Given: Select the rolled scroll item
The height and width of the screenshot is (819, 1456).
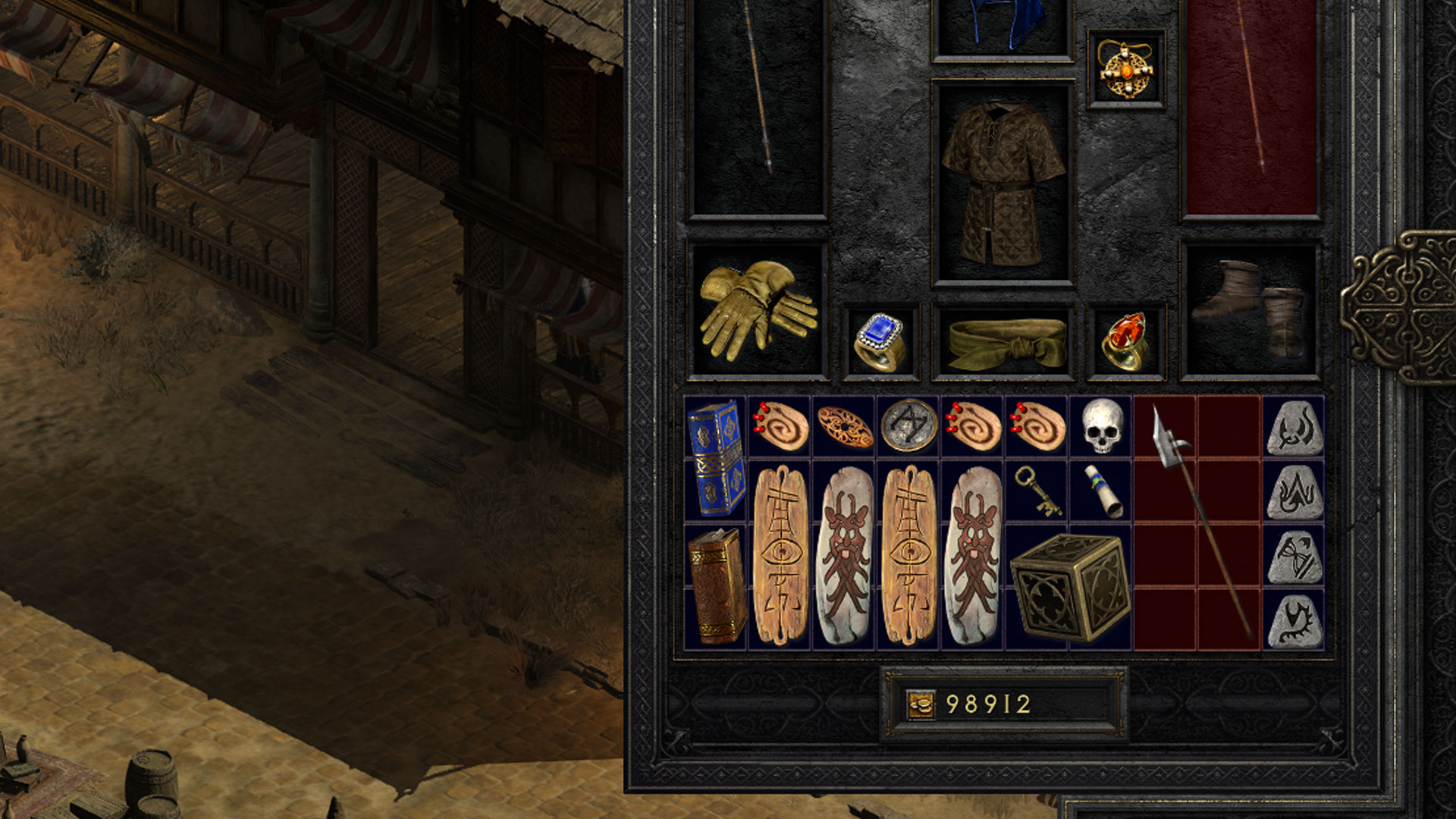Looking at the screenshot, I should coord(1101,491).
